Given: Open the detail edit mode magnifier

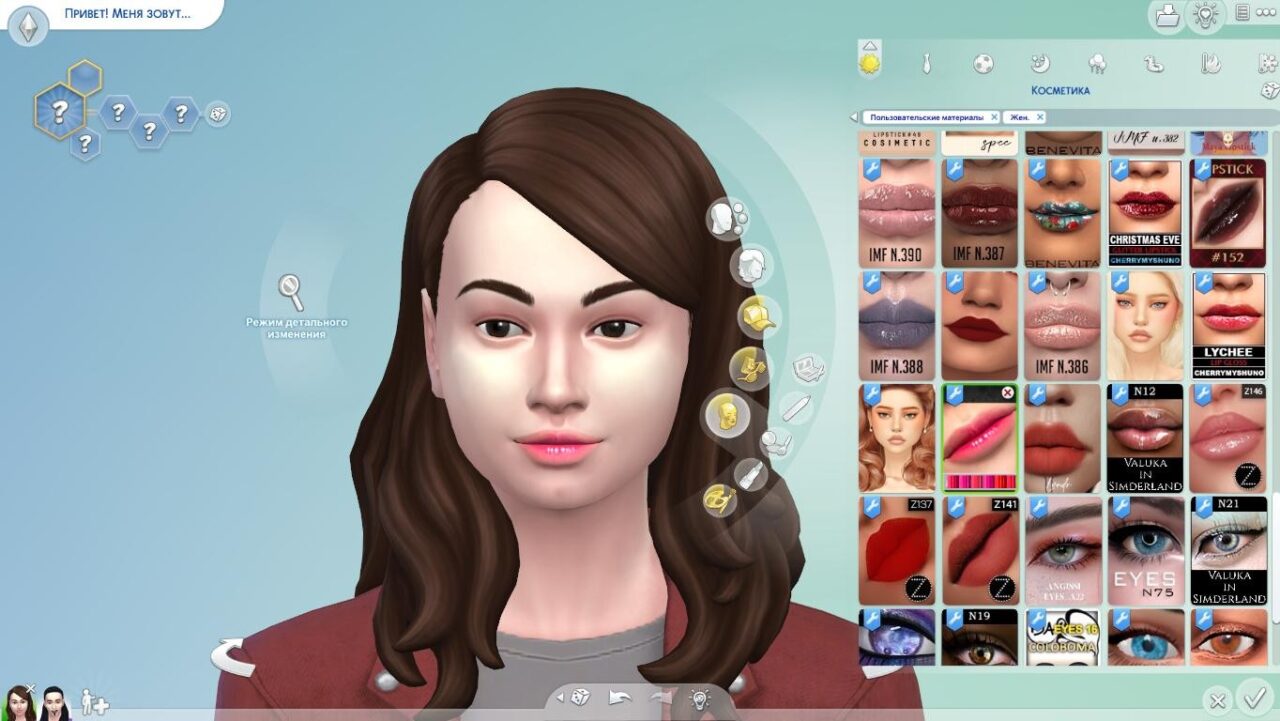Looking at the screenshot, I should coord(291,292).
